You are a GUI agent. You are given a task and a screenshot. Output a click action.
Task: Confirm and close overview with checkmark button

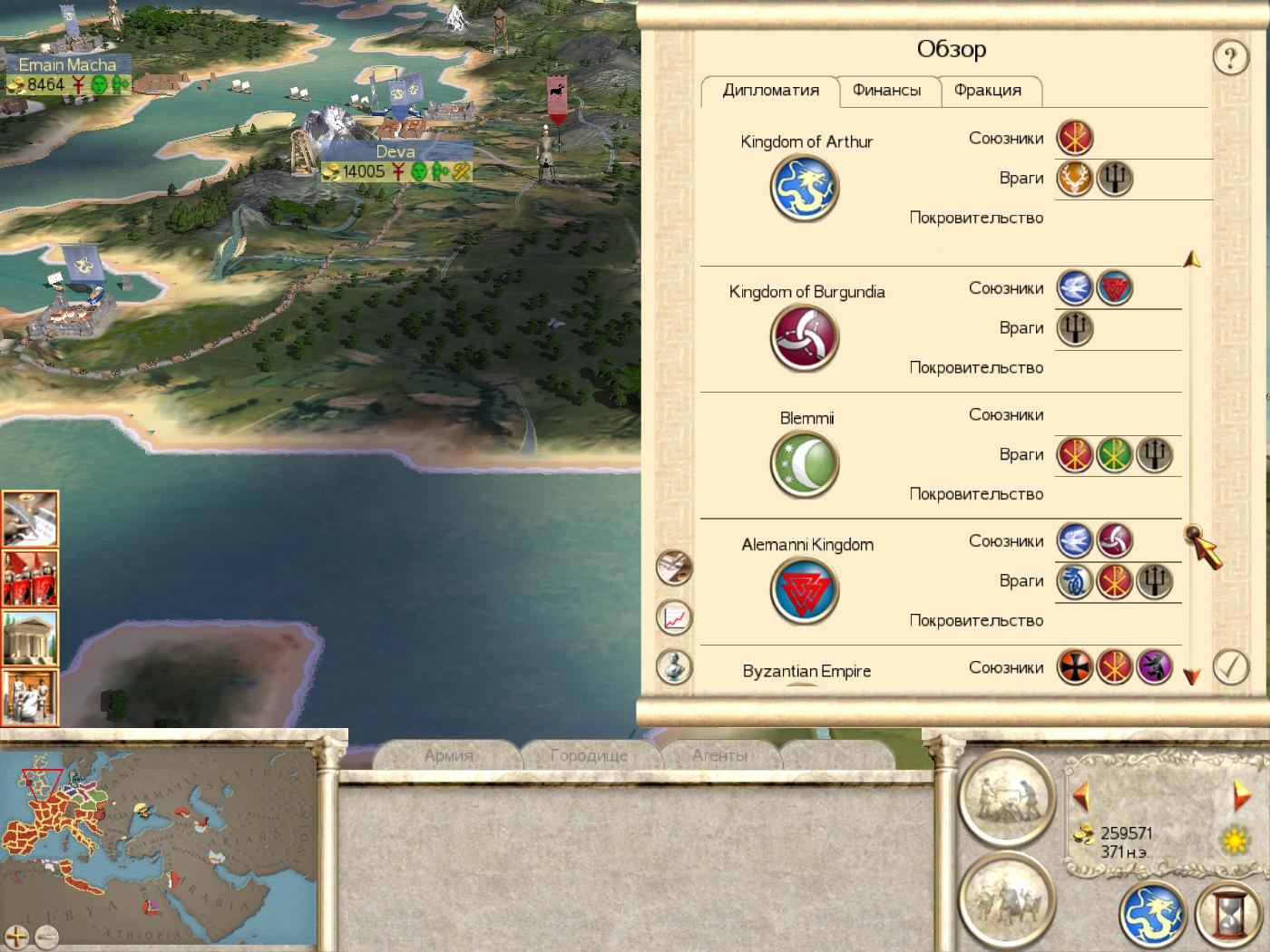[x=1230, y=667]
